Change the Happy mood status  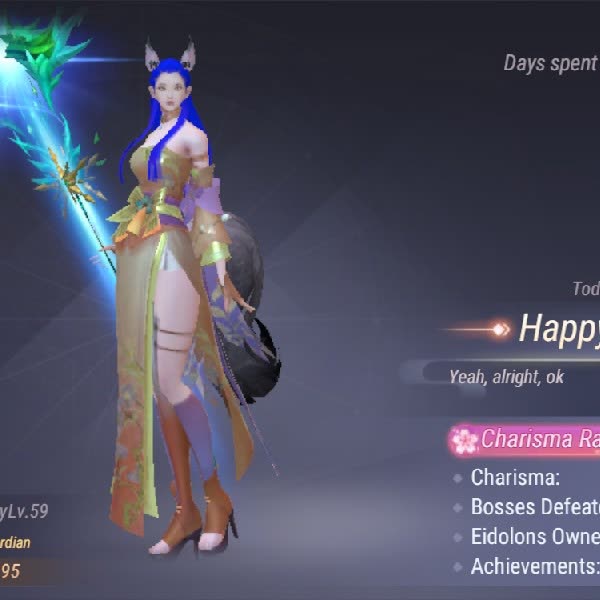pyautogui.click(x=558, y=328)
